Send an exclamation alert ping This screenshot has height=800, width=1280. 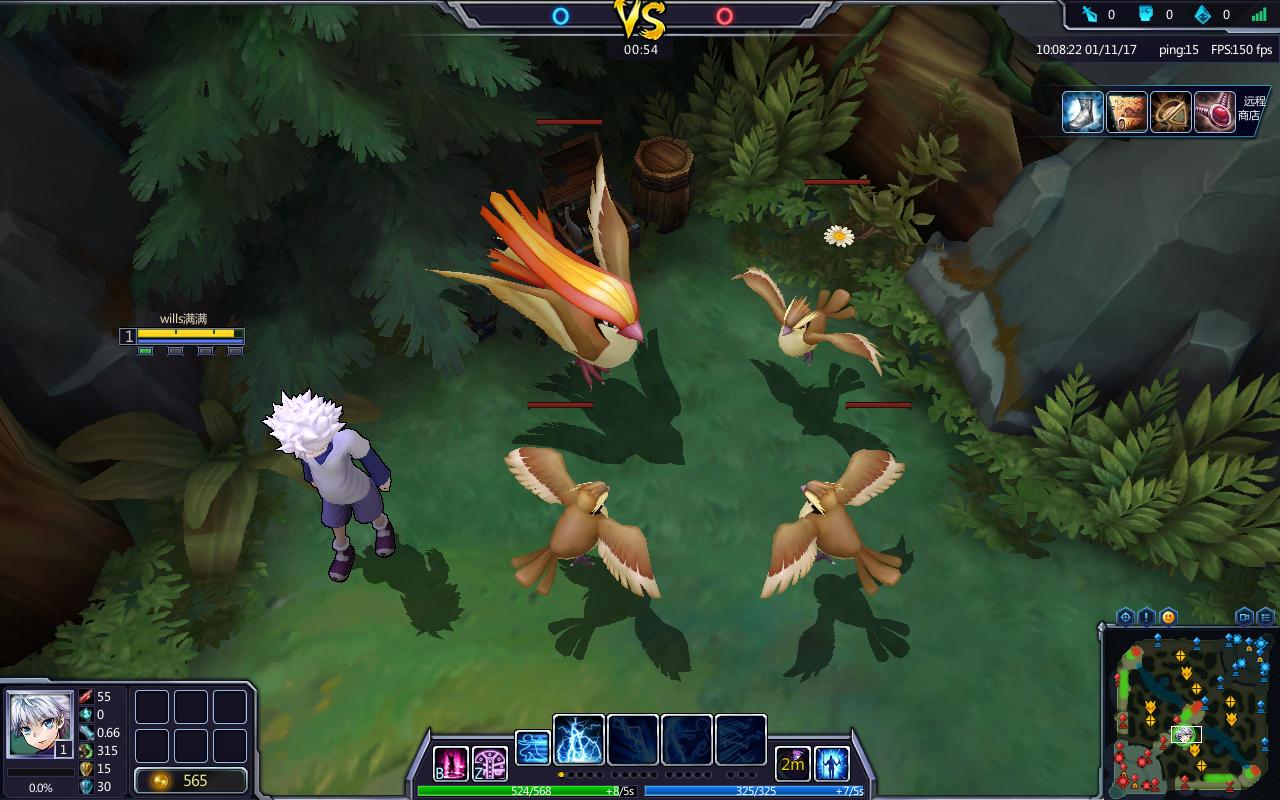(1146, 616)
